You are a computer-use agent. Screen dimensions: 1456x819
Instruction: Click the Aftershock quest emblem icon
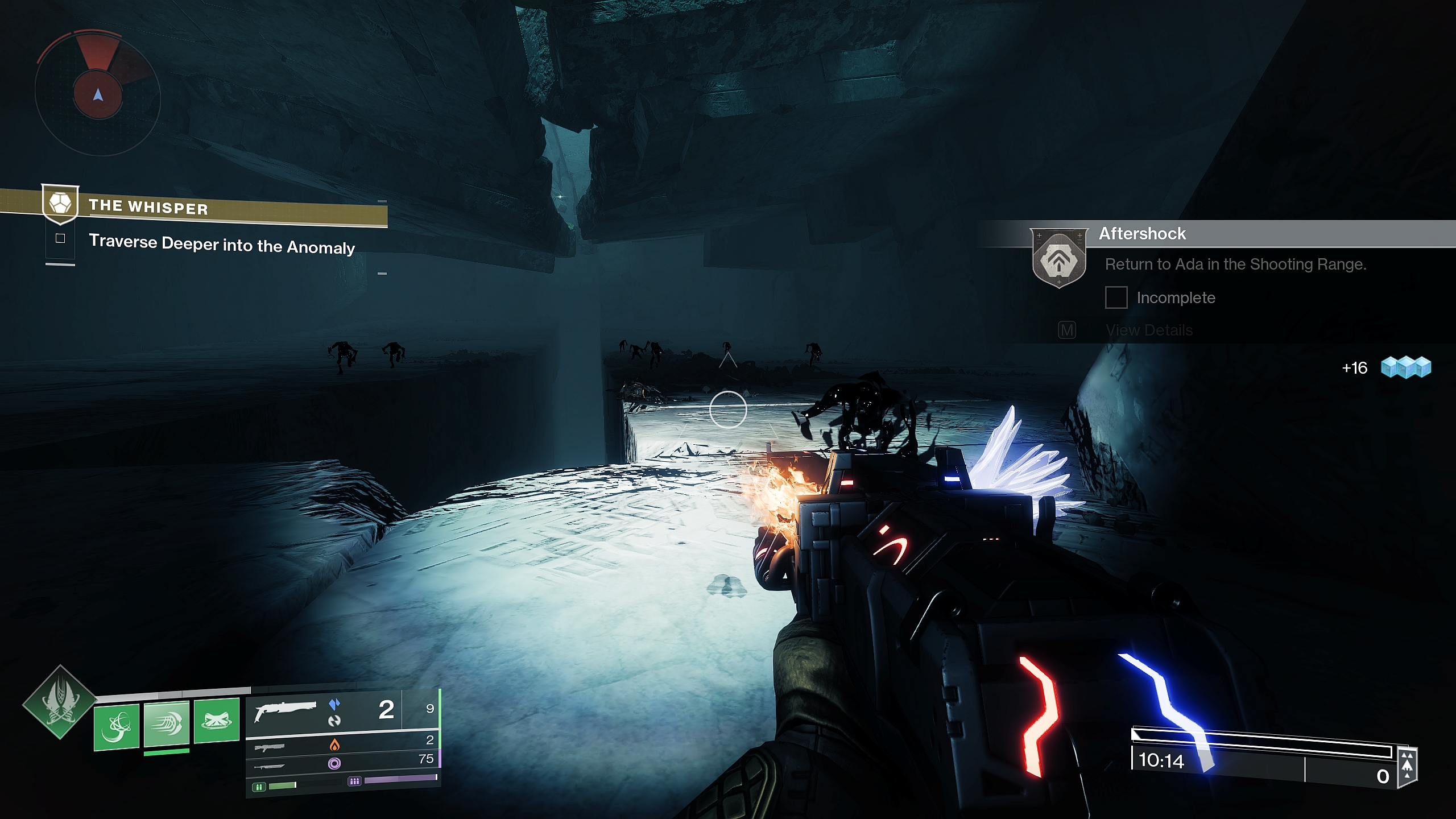point(1058,259)
